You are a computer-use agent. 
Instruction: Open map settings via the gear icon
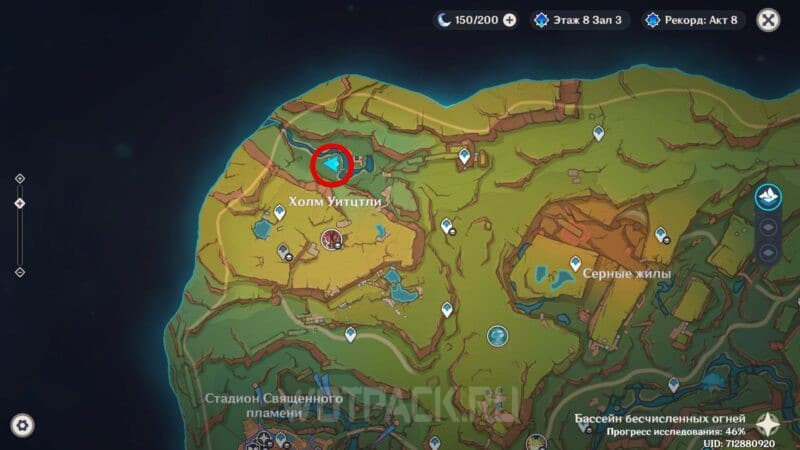point(22,425)
